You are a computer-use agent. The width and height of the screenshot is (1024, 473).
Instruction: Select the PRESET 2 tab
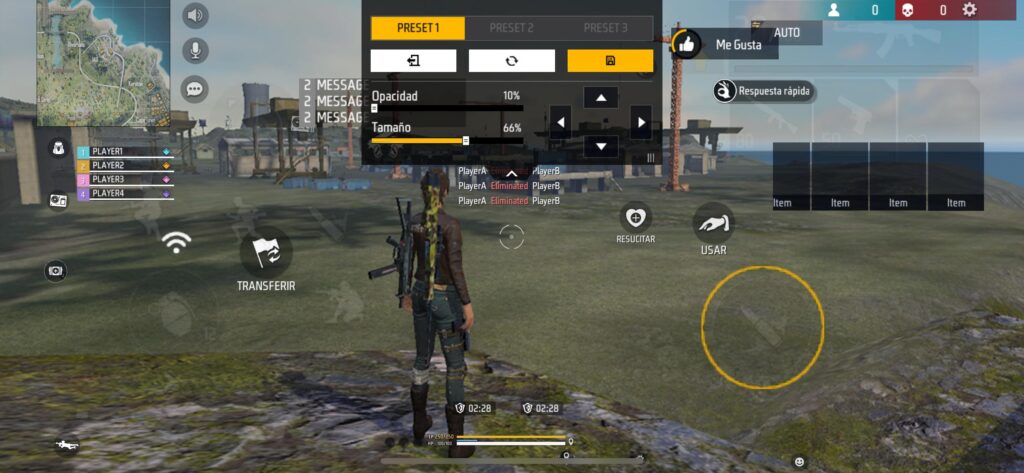point(512,28)
